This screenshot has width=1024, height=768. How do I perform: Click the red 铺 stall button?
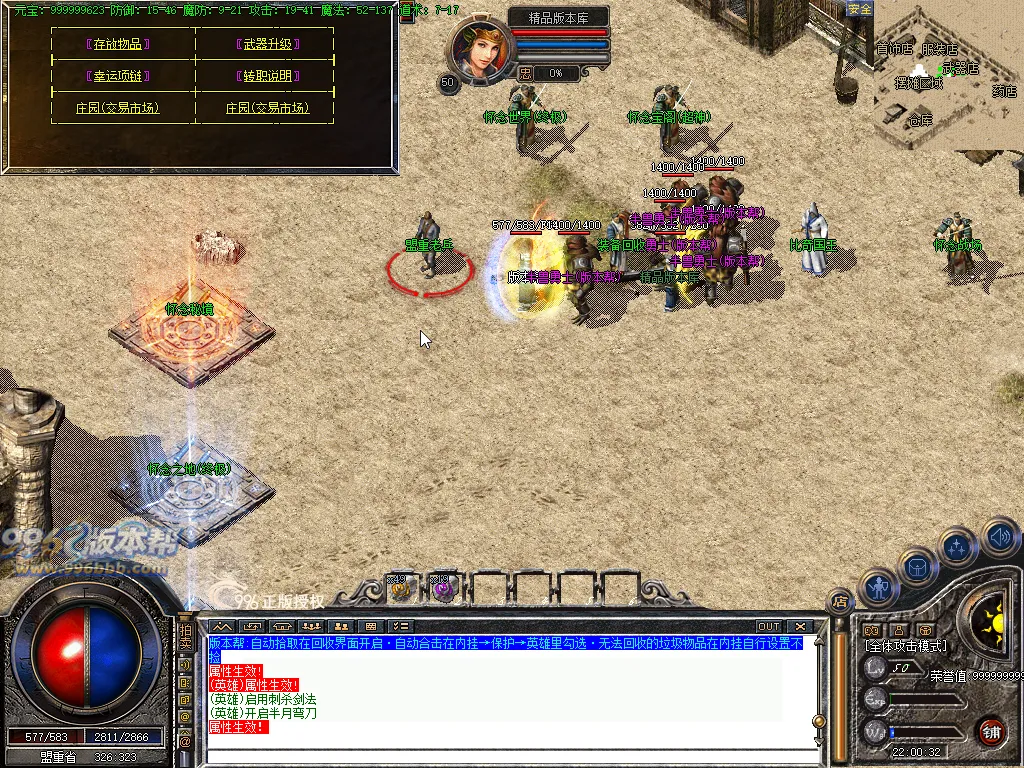tap(990, 731)
